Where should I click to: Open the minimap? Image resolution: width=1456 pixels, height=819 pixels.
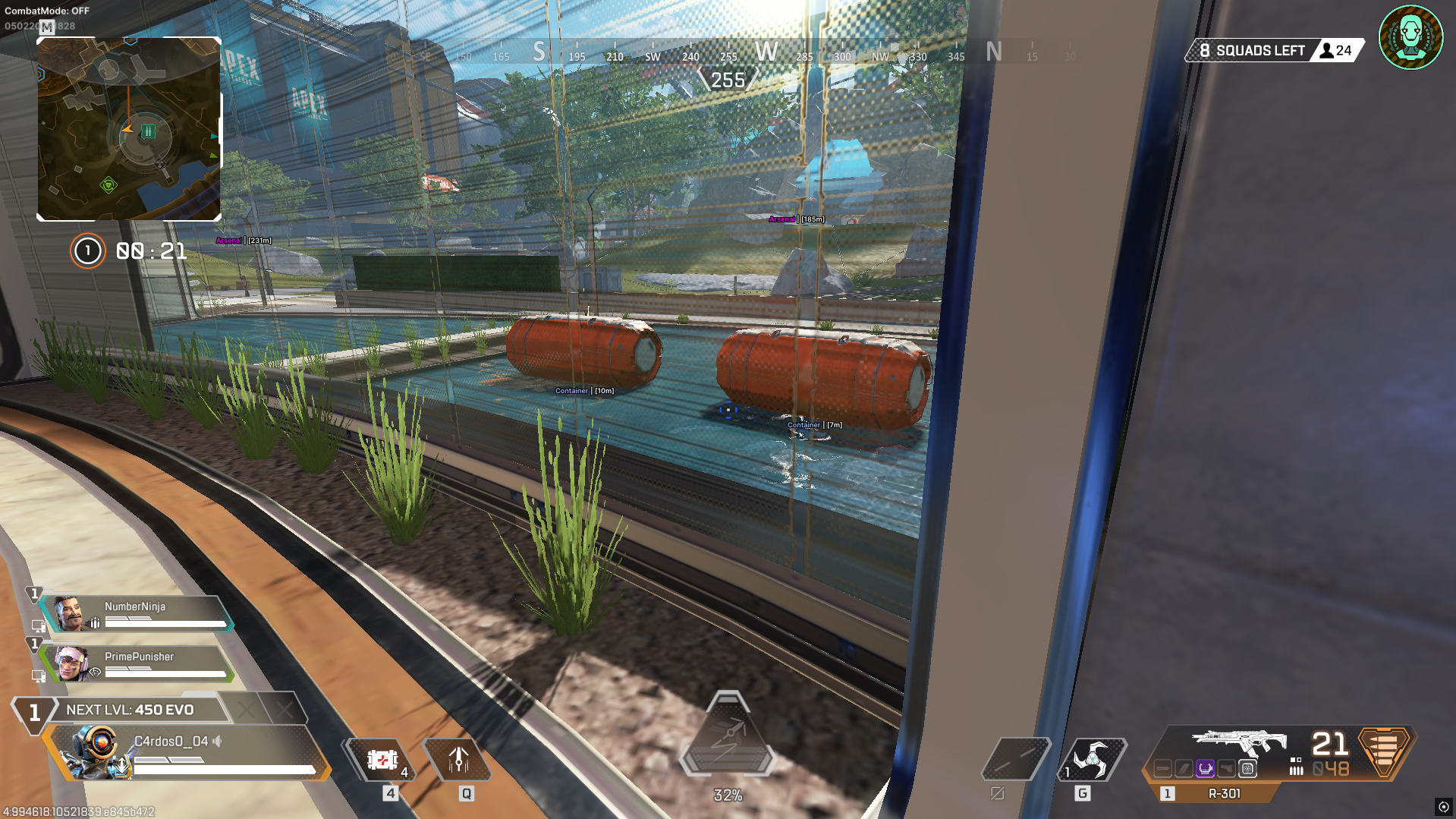[129, 129]
